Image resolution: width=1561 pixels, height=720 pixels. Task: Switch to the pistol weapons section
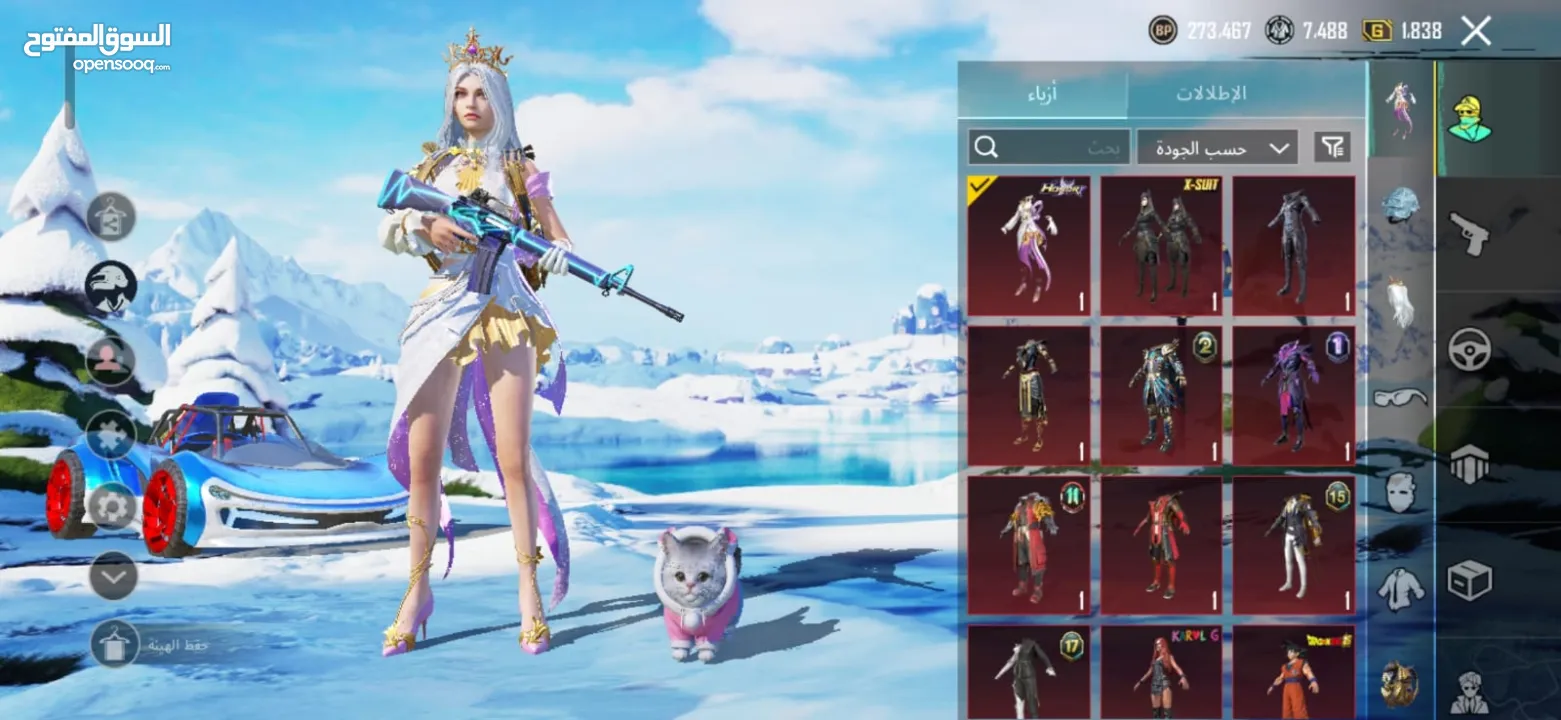coord(1470,235)
